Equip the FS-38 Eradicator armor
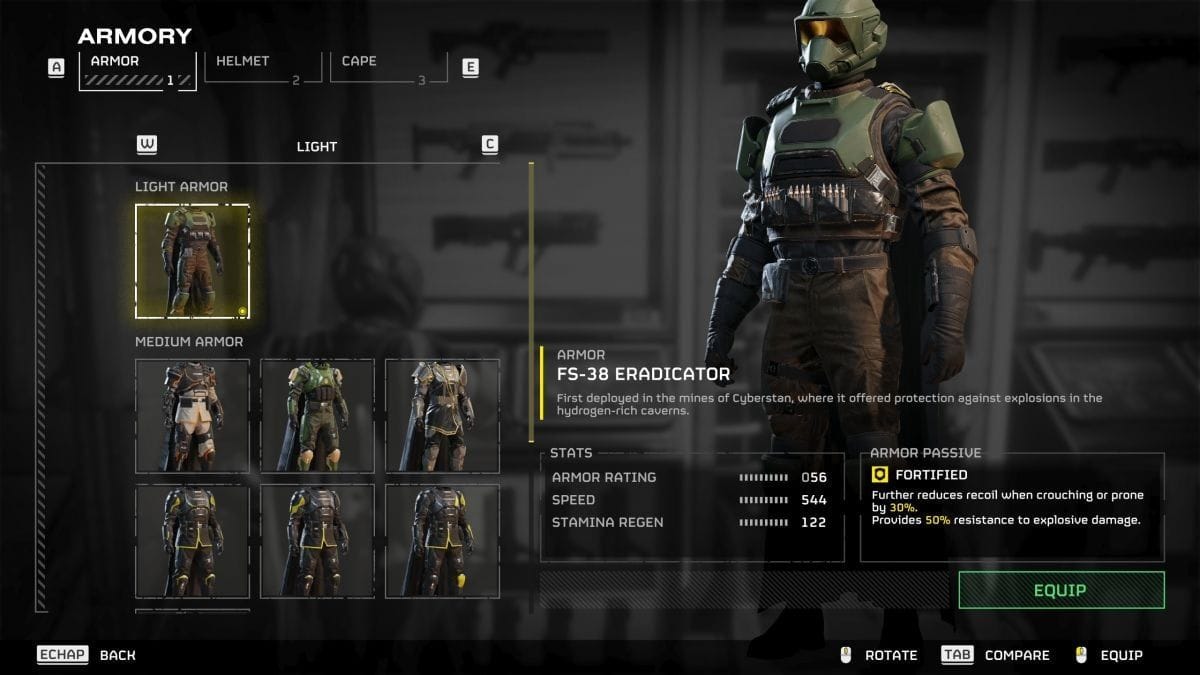The image size is (1200, 675). click(x=1061, y=590)
